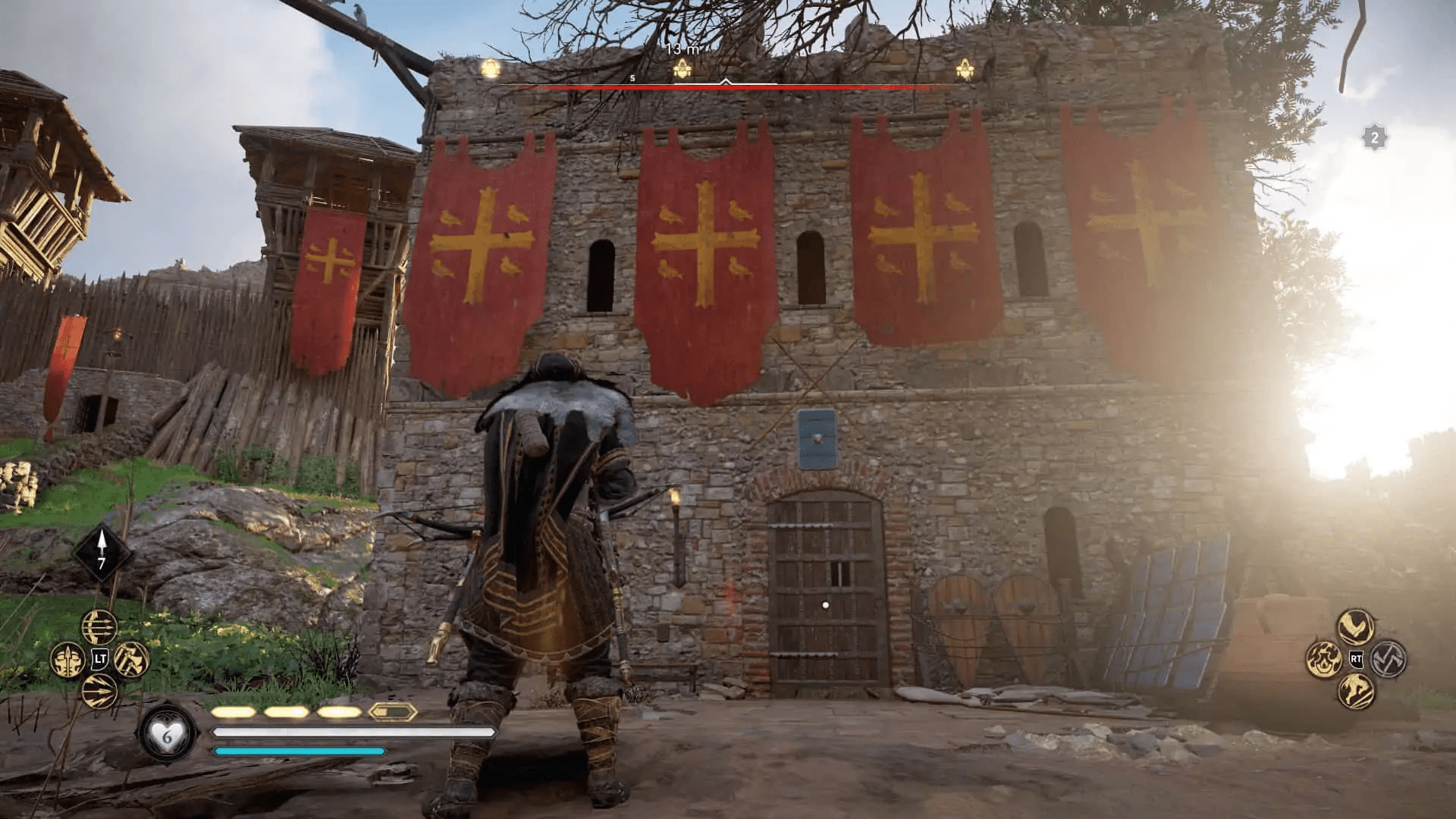
Task: Click the compass heading chevron on the red bar
Action: [726, 82]
